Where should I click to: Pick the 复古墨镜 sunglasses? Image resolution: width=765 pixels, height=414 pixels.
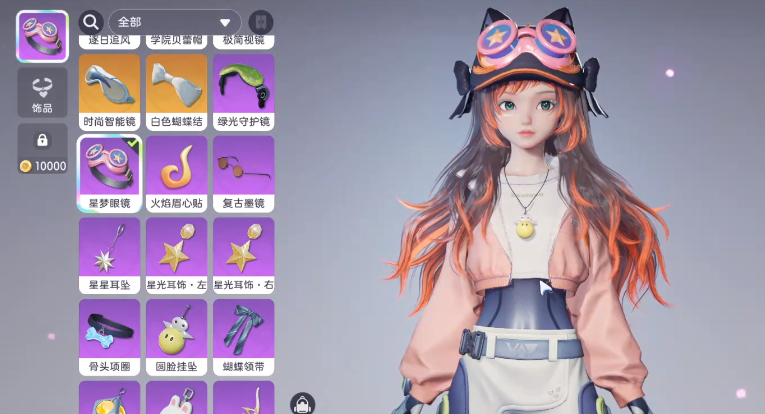pos(243,173)
